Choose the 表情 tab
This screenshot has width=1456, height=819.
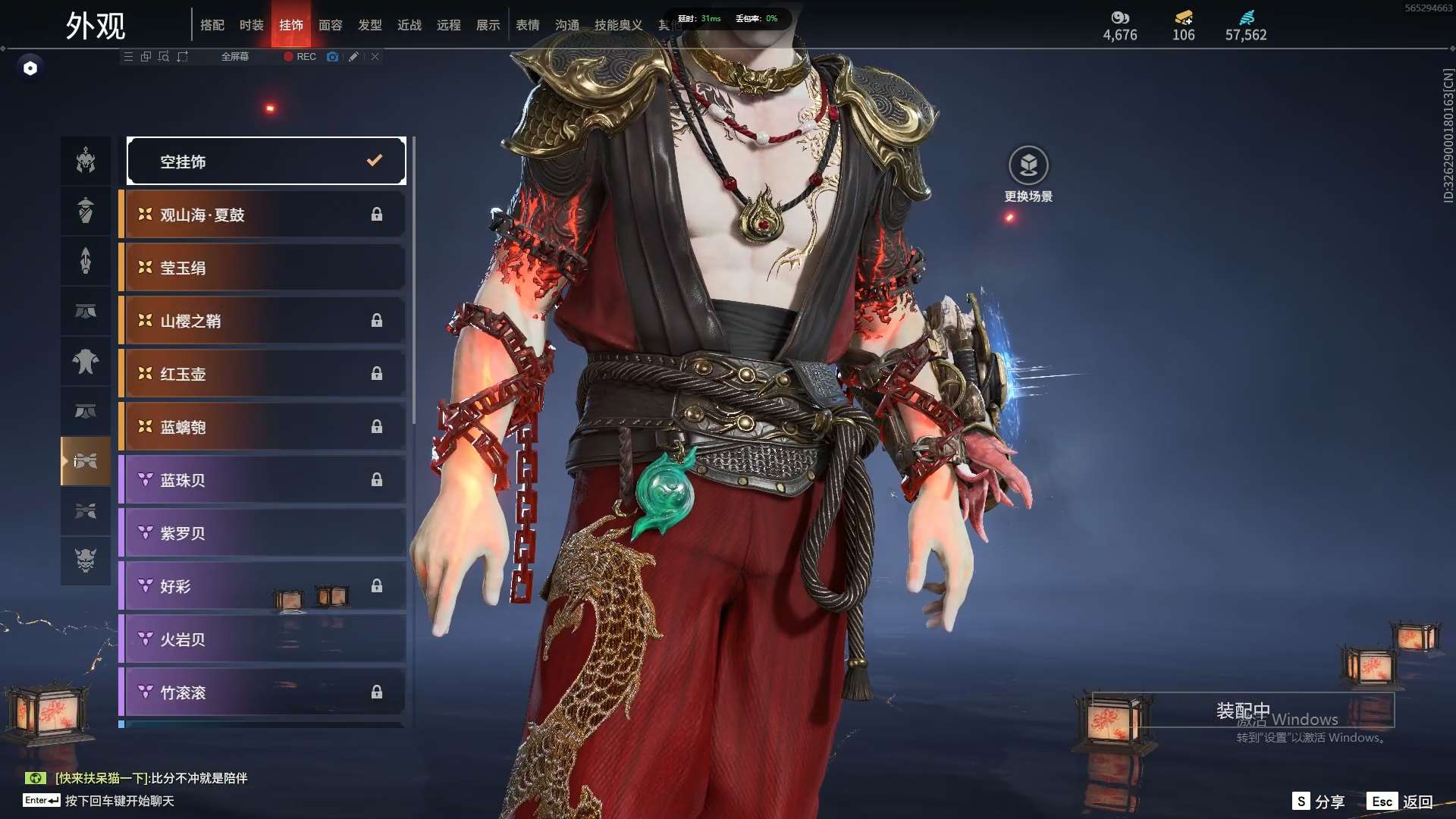tap(527, 25)
